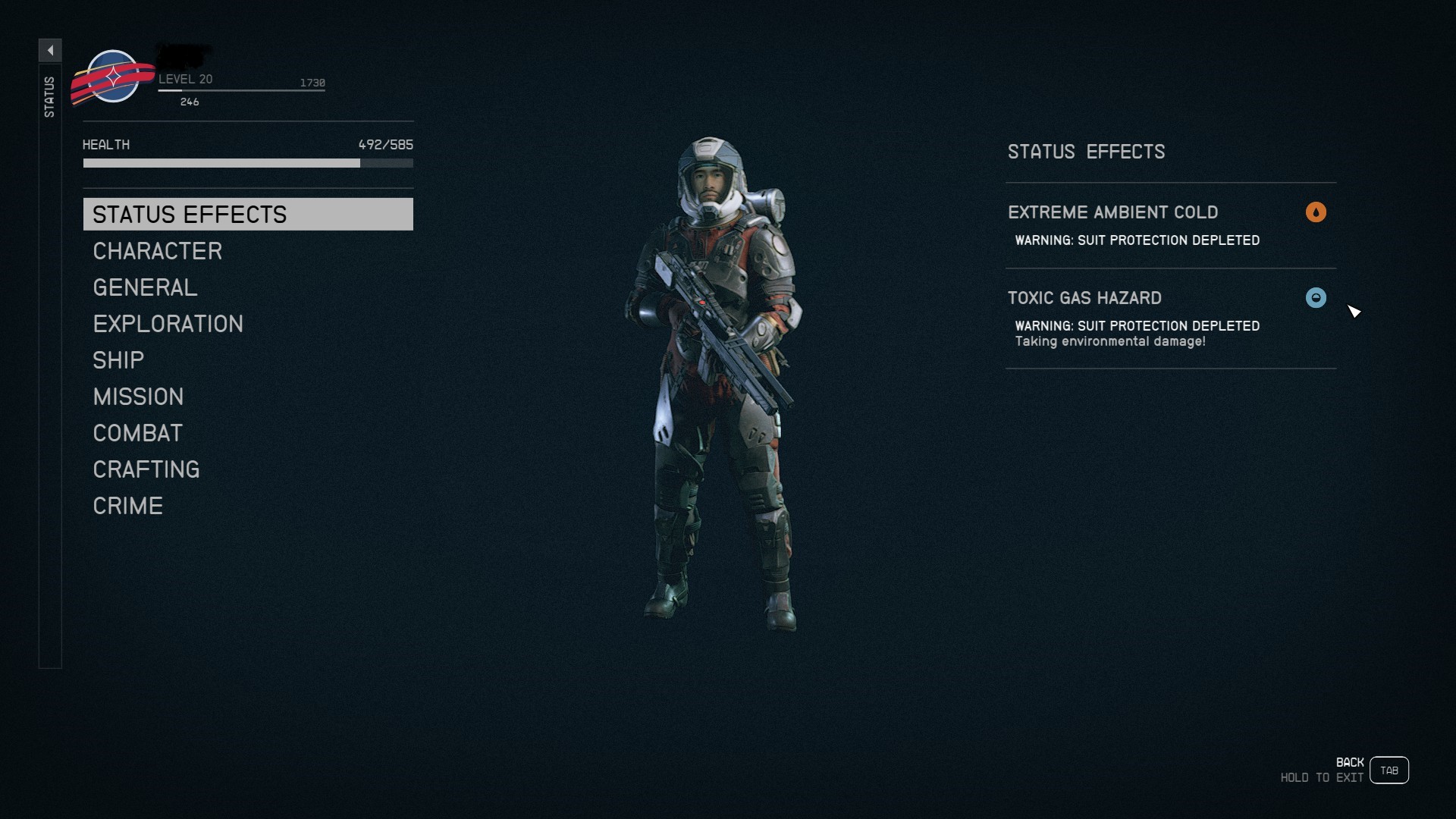Click the Back button label
The width and height of the screenshot is (1456, 819).
(1349, 762)
